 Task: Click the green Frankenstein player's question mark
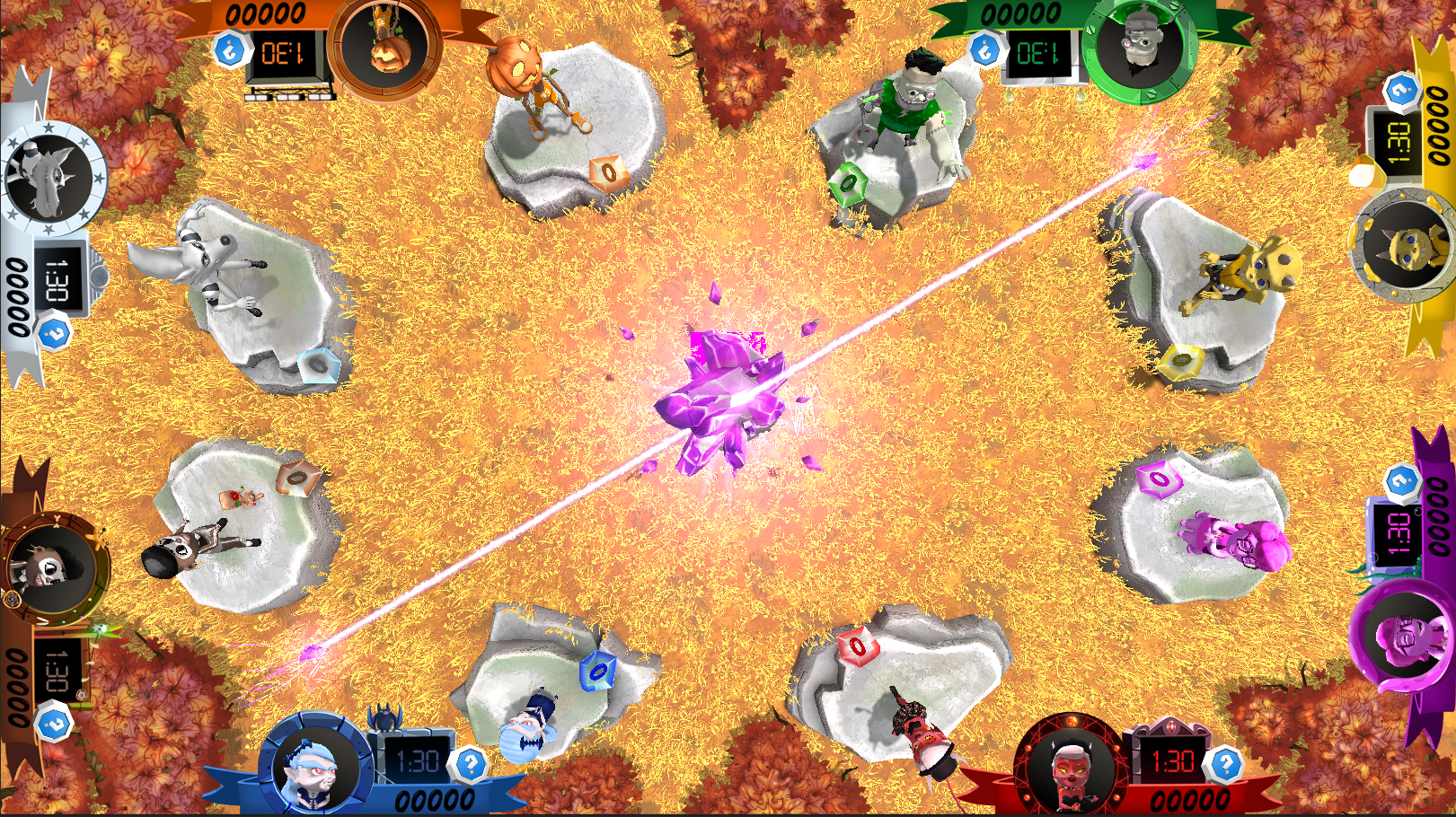(x=985, y=48)
